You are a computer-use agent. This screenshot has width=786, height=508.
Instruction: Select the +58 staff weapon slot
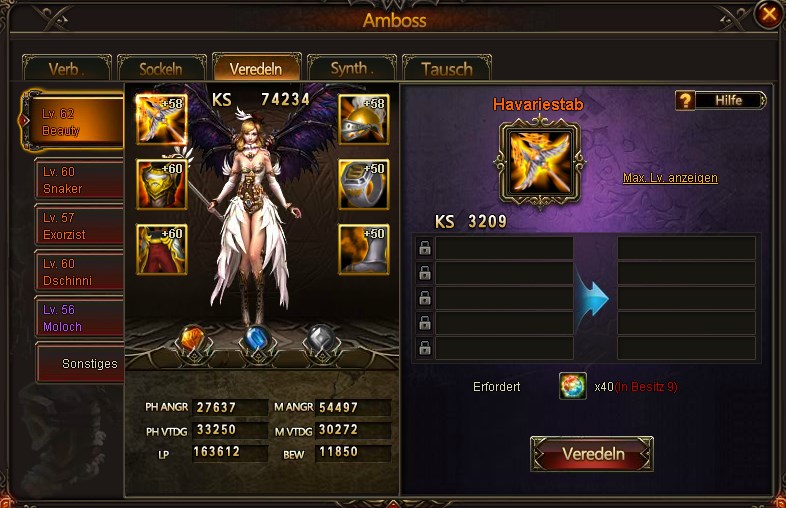161,120
